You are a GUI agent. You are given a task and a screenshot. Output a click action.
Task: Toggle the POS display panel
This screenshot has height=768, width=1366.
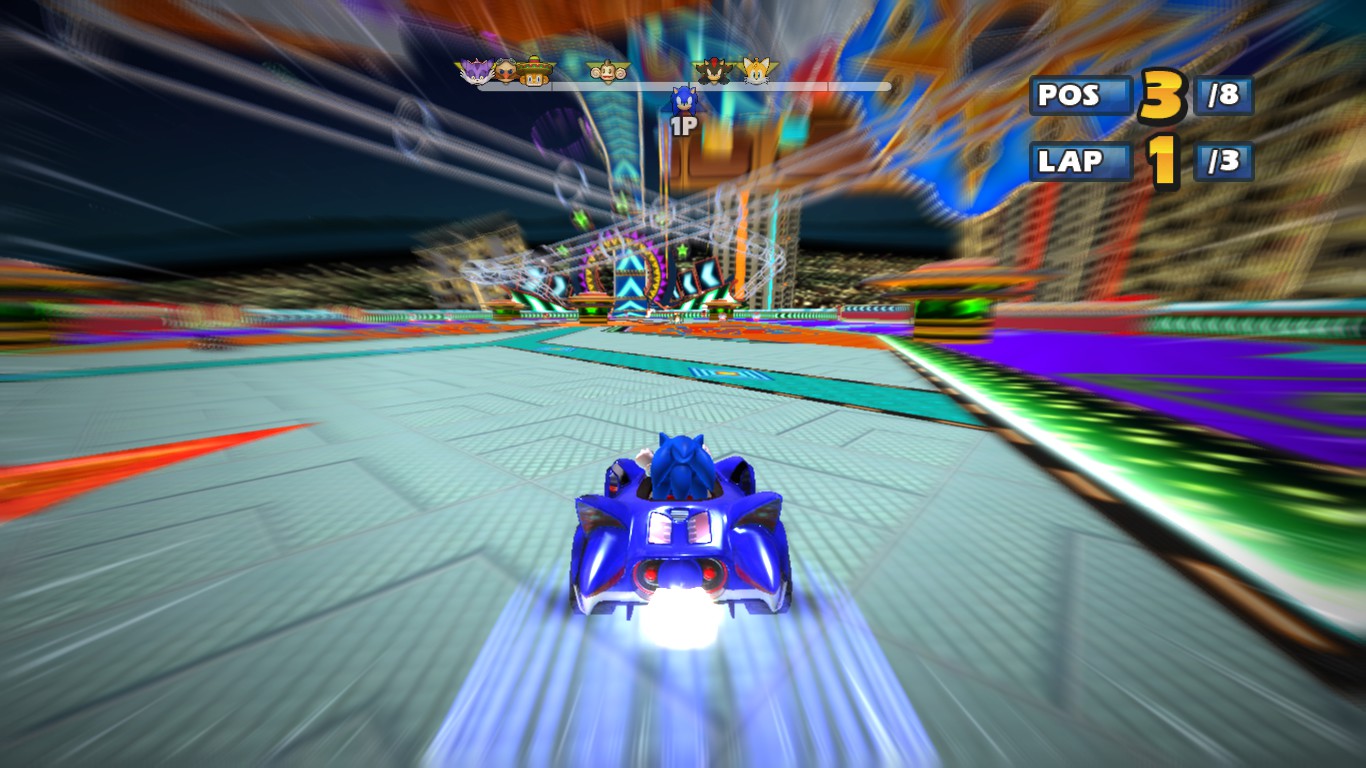point(1079,96)
